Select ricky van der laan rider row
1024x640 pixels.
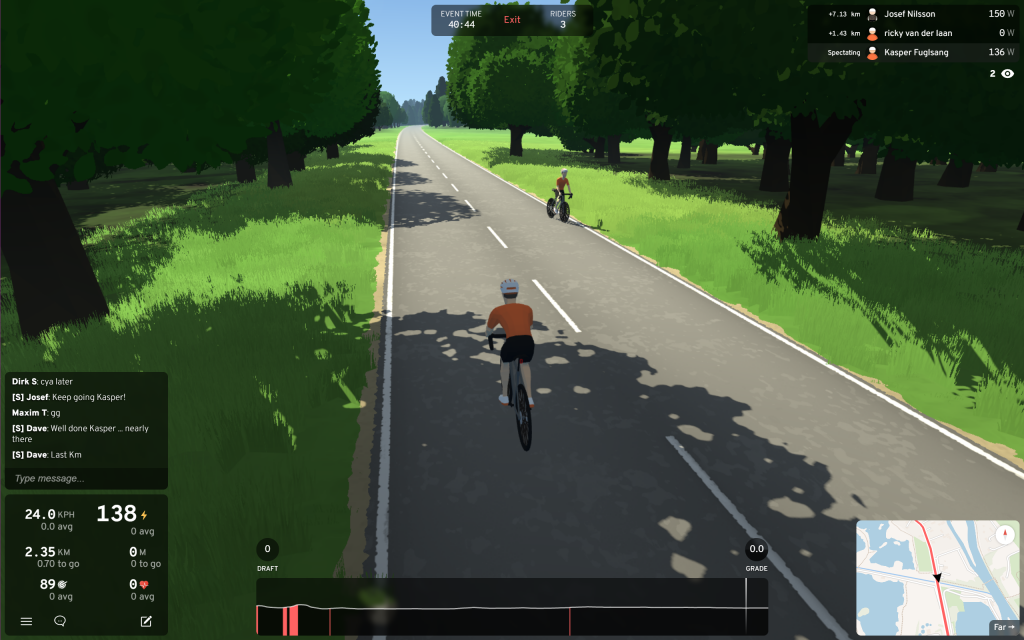click(910, 33)
